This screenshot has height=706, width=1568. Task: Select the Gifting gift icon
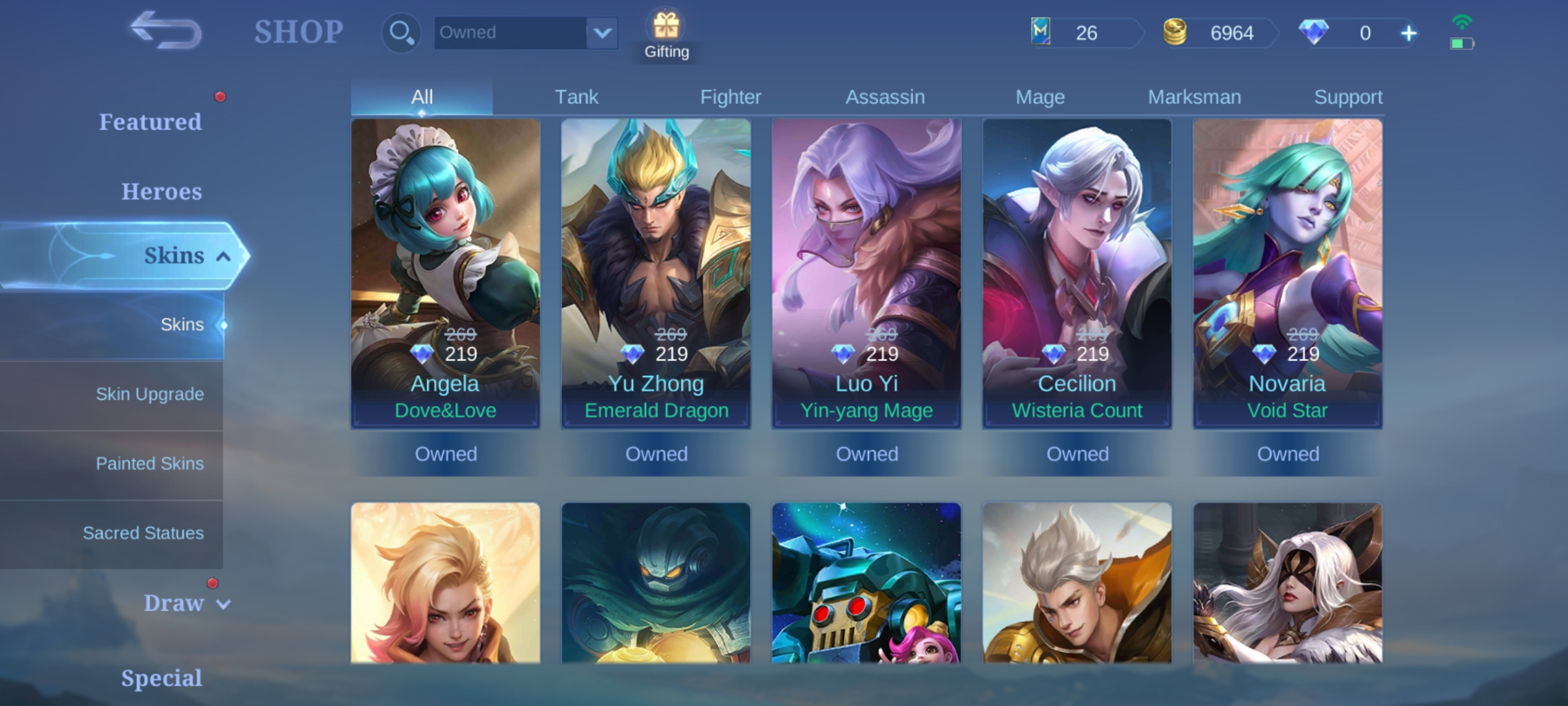[666, 27]
